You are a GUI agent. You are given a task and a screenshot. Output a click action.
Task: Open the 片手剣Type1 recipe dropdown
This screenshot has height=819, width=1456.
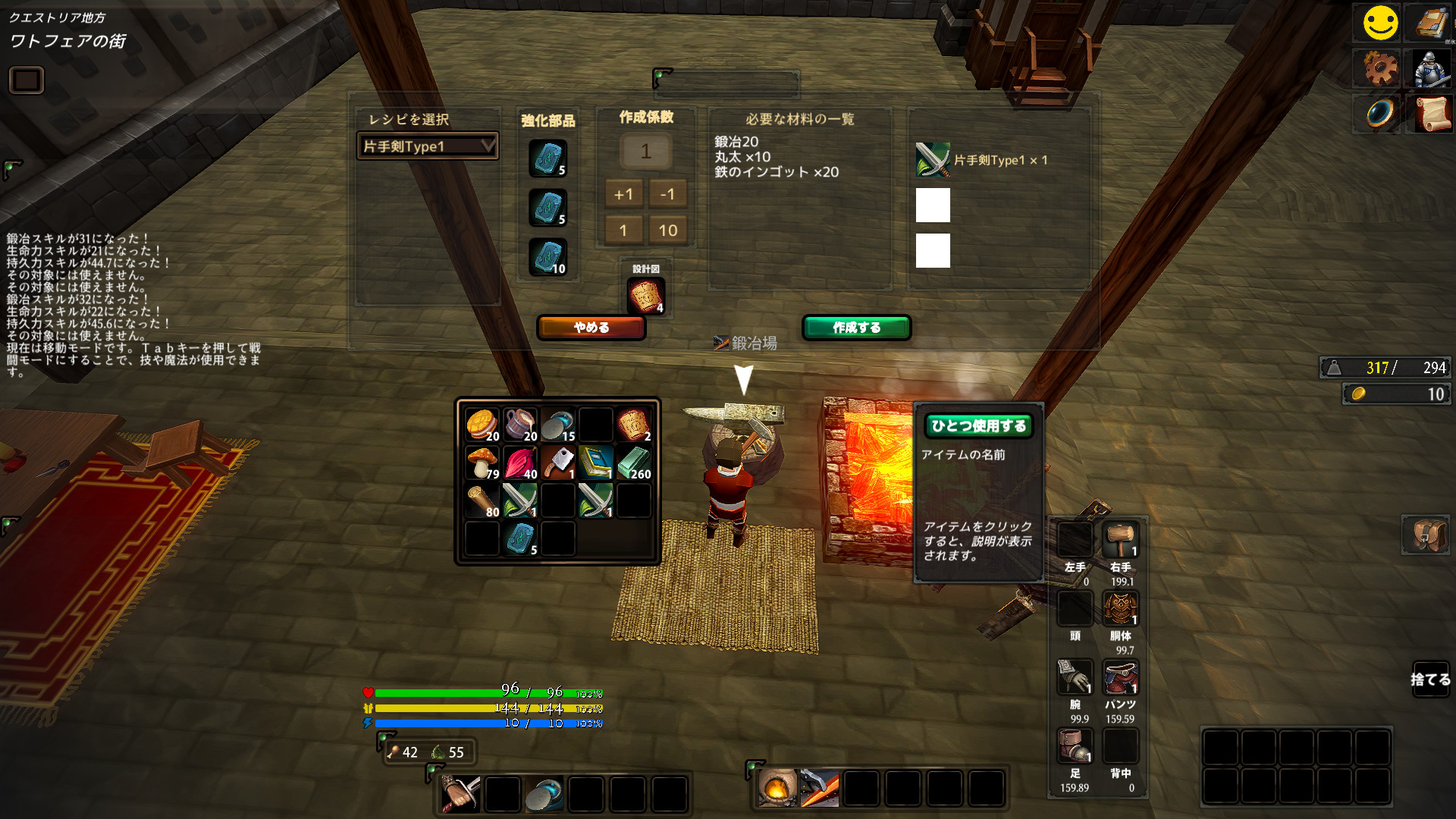click(x=428, y=146)
